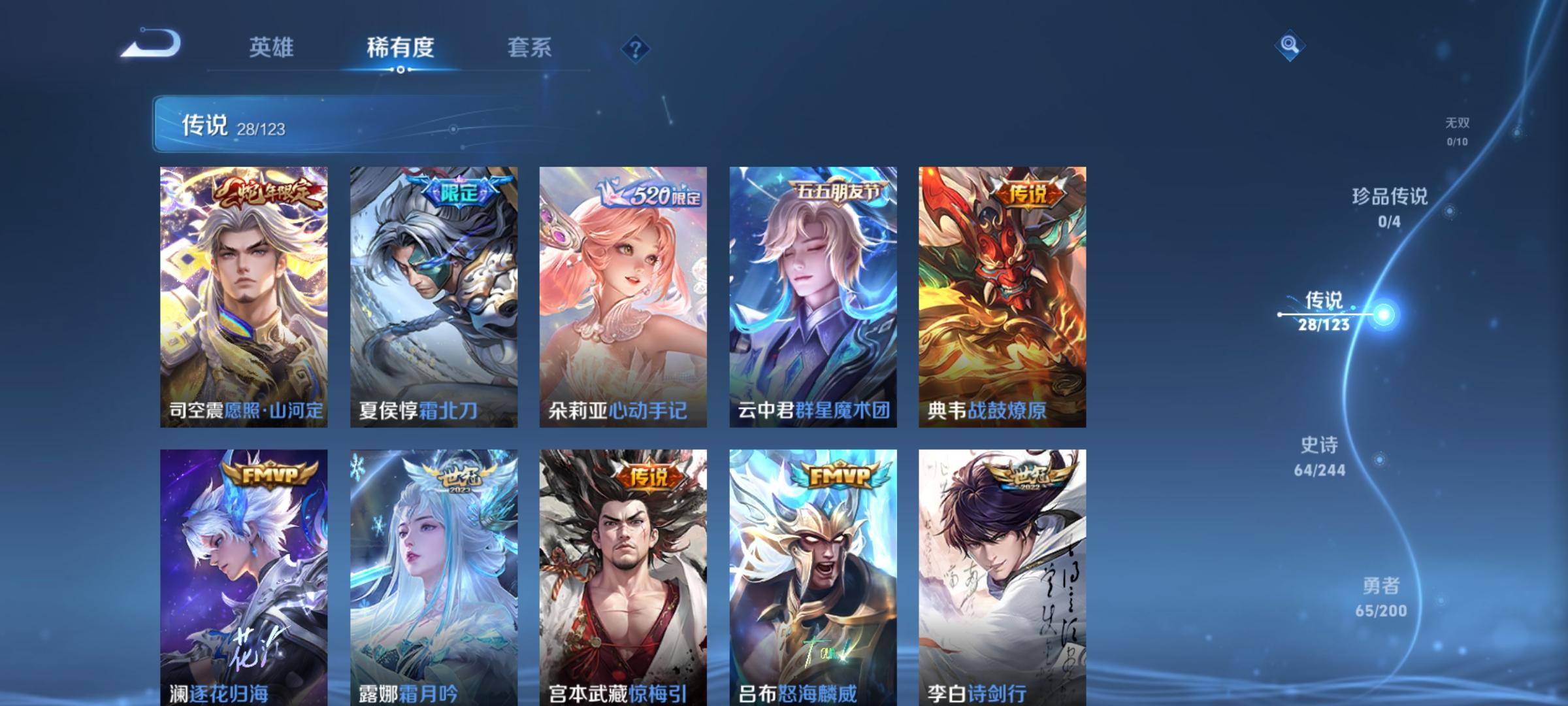Show the 史诗 rarity skins
Screen dimensions: 1568x706
(1320, 456)
